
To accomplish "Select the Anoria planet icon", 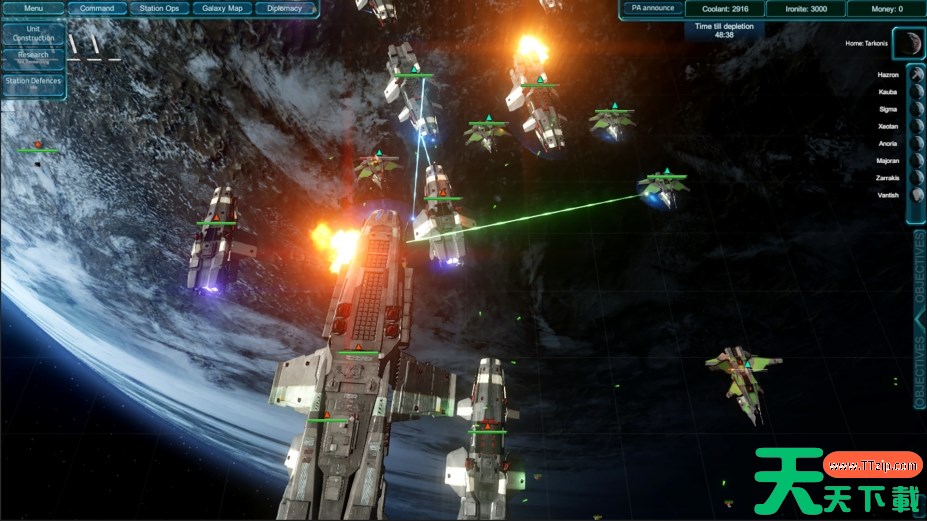I will coord(916,143).
